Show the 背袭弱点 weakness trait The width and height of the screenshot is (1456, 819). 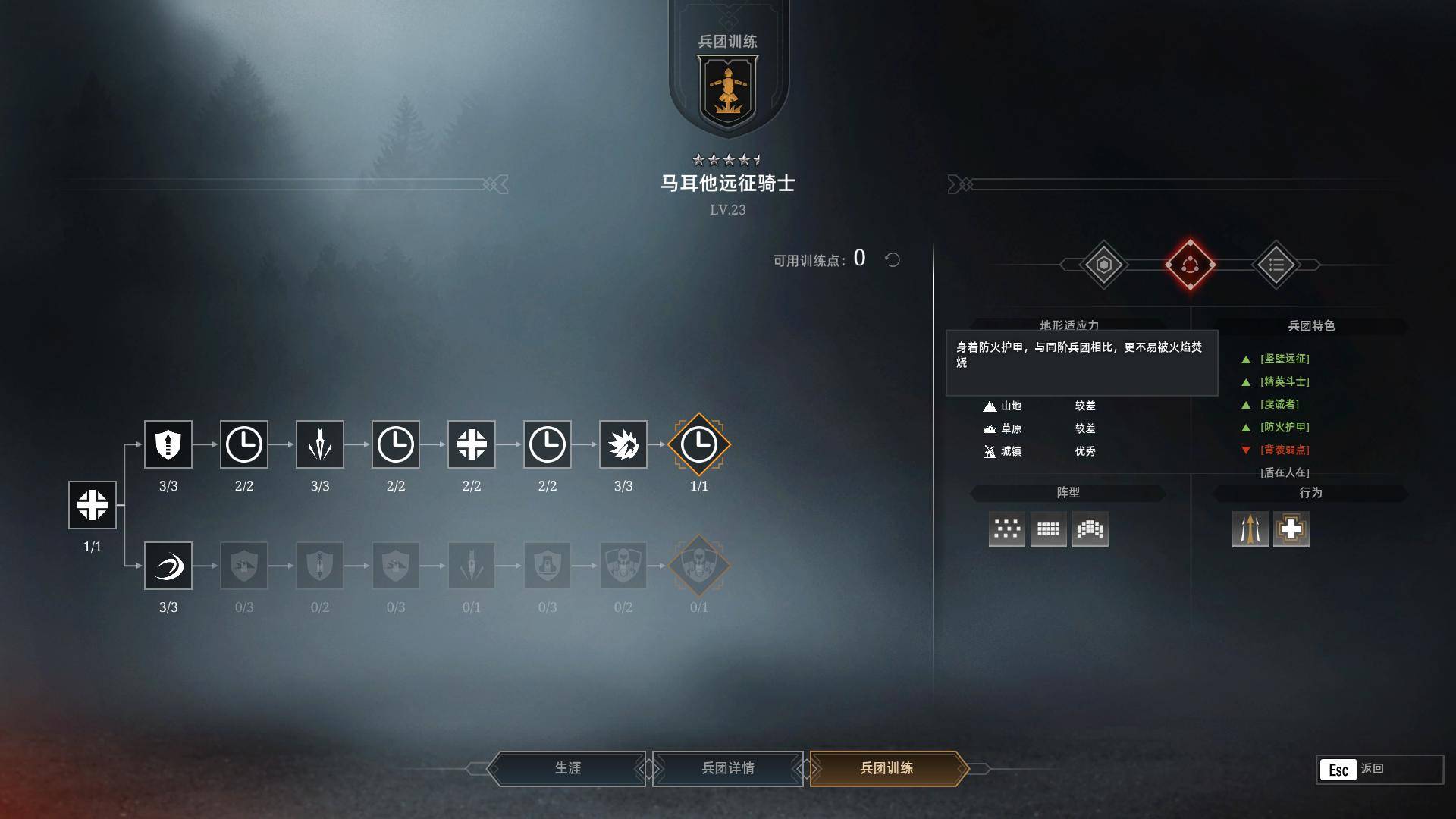1285,450
